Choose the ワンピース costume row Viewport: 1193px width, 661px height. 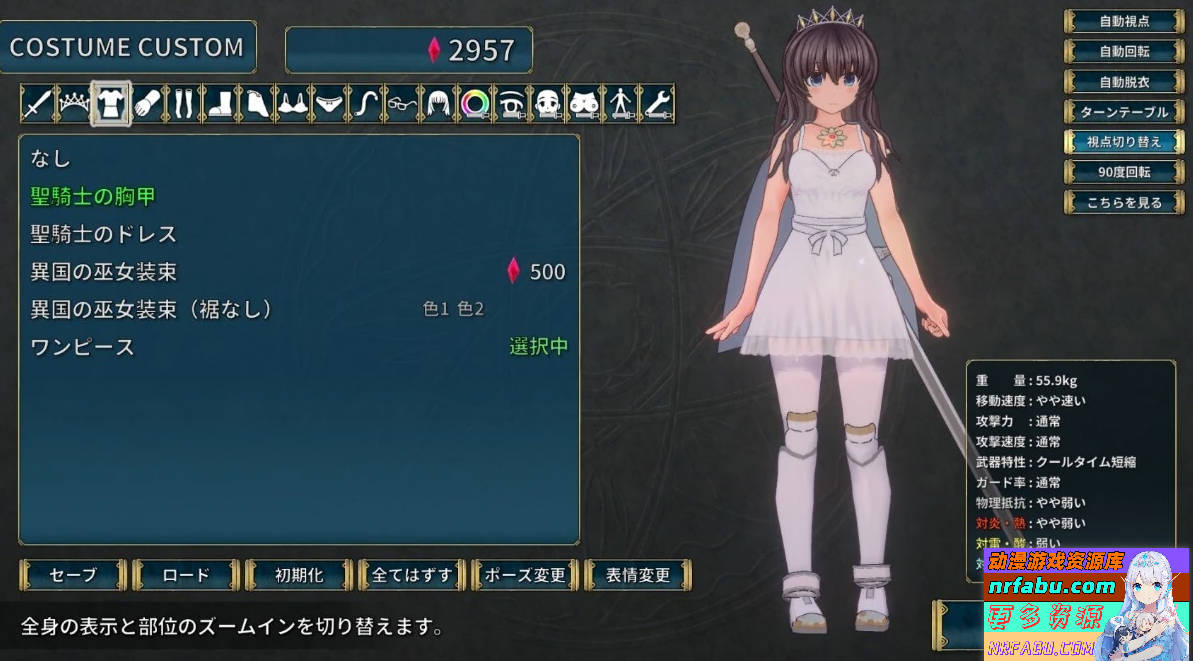point(83,348)
